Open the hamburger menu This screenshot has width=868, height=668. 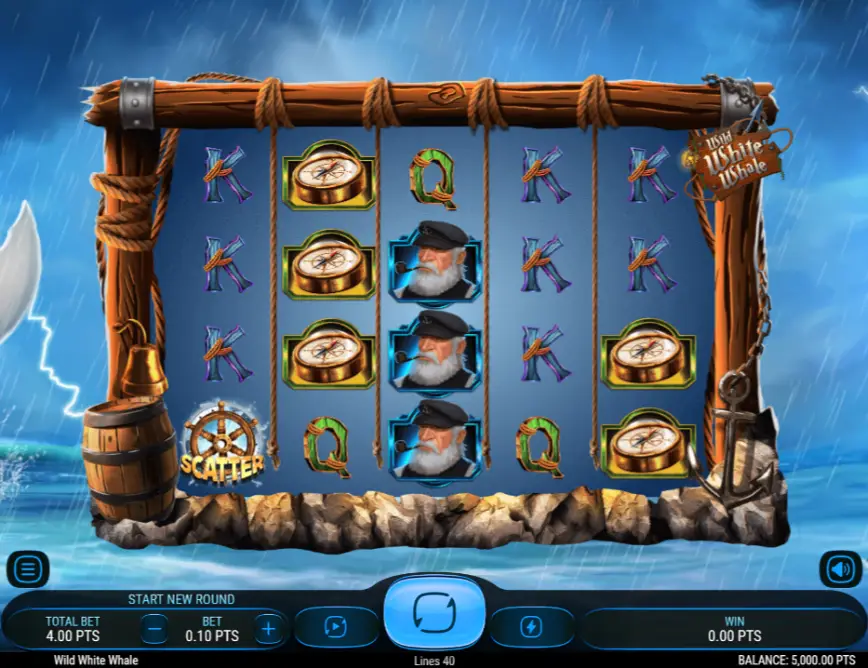(27, 570)
